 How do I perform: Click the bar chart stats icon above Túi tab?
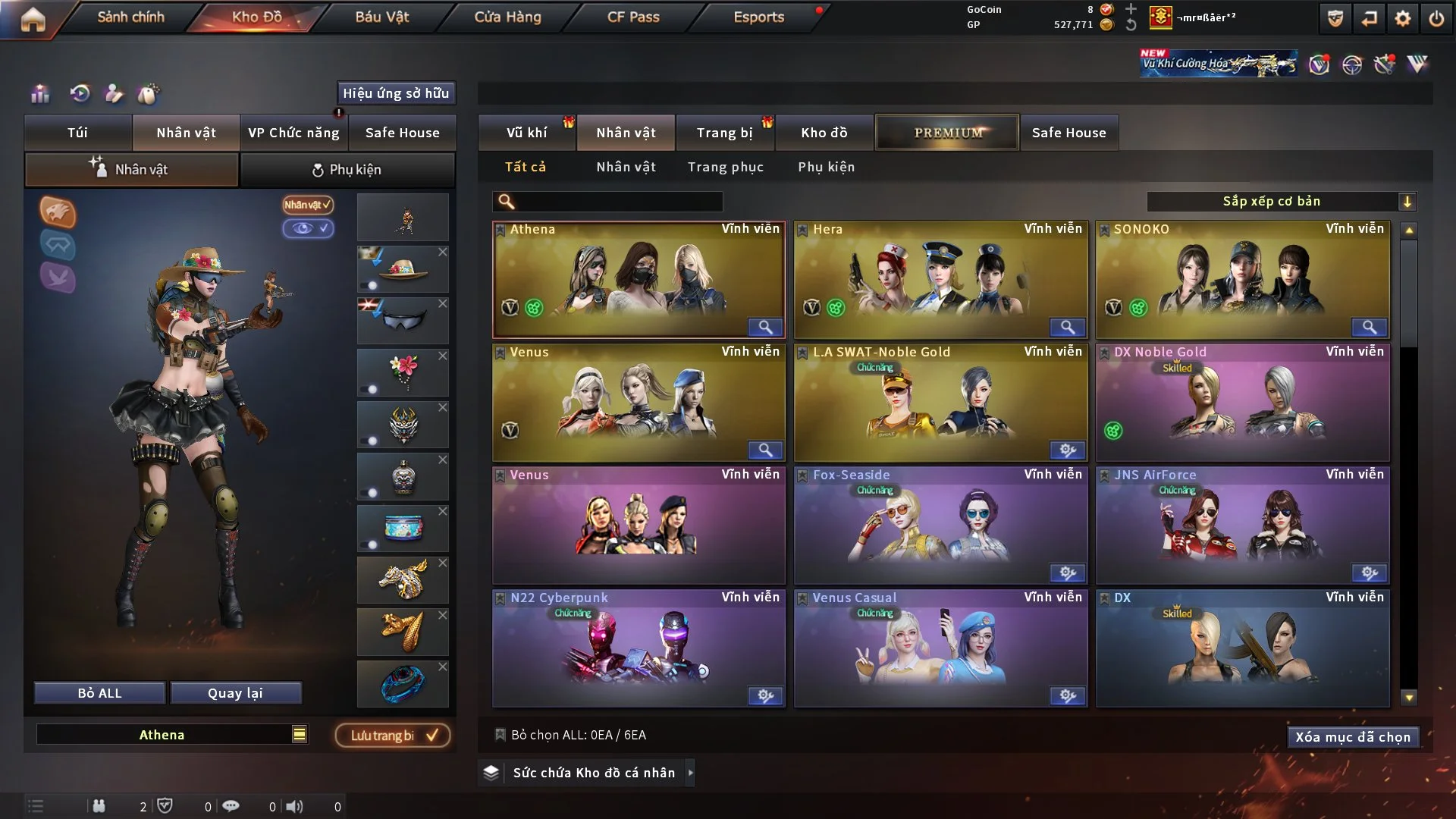click(39, 94)
